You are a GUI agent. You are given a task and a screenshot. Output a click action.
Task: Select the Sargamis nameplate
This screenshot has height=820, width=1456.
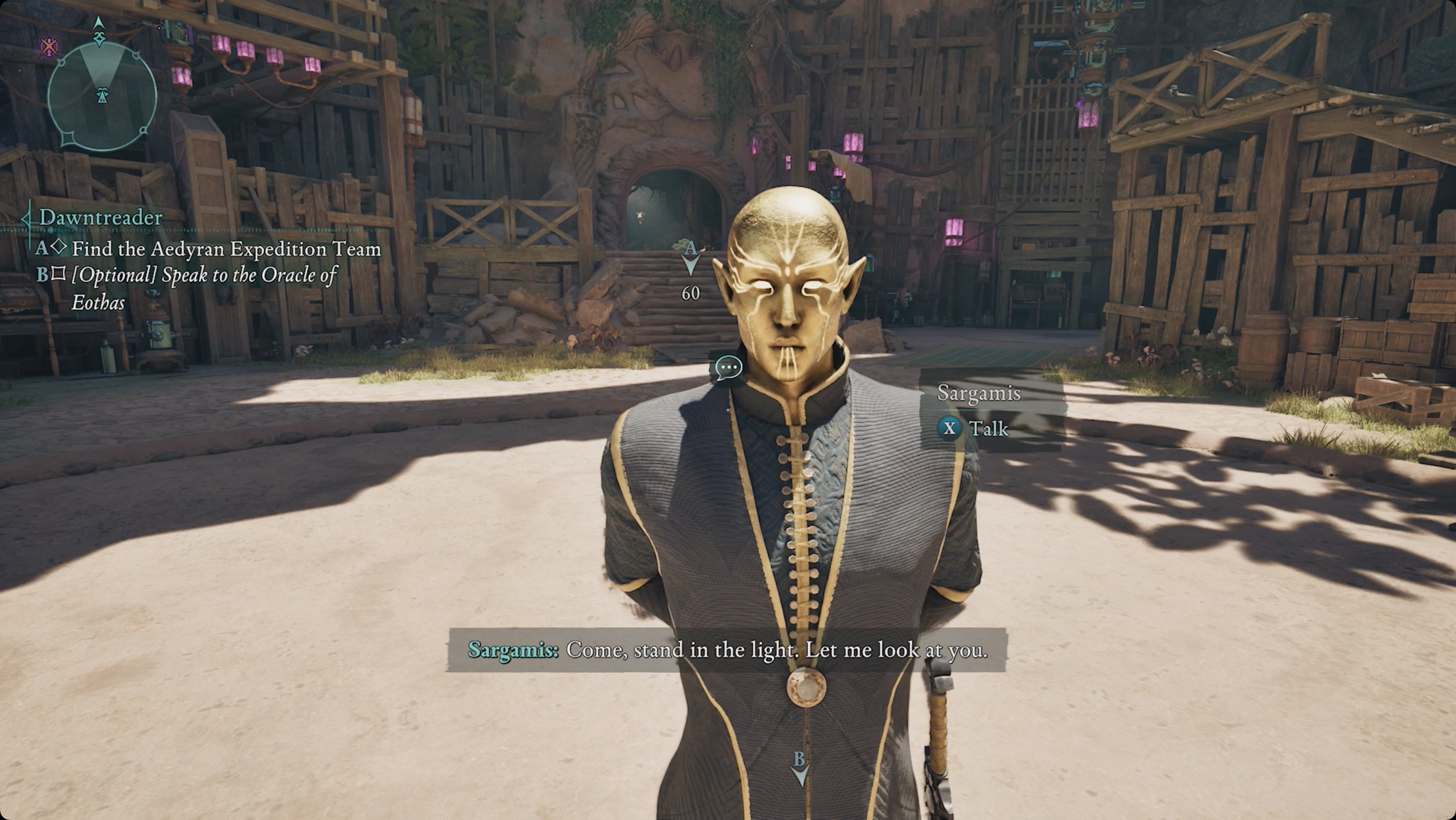point(980,394)
